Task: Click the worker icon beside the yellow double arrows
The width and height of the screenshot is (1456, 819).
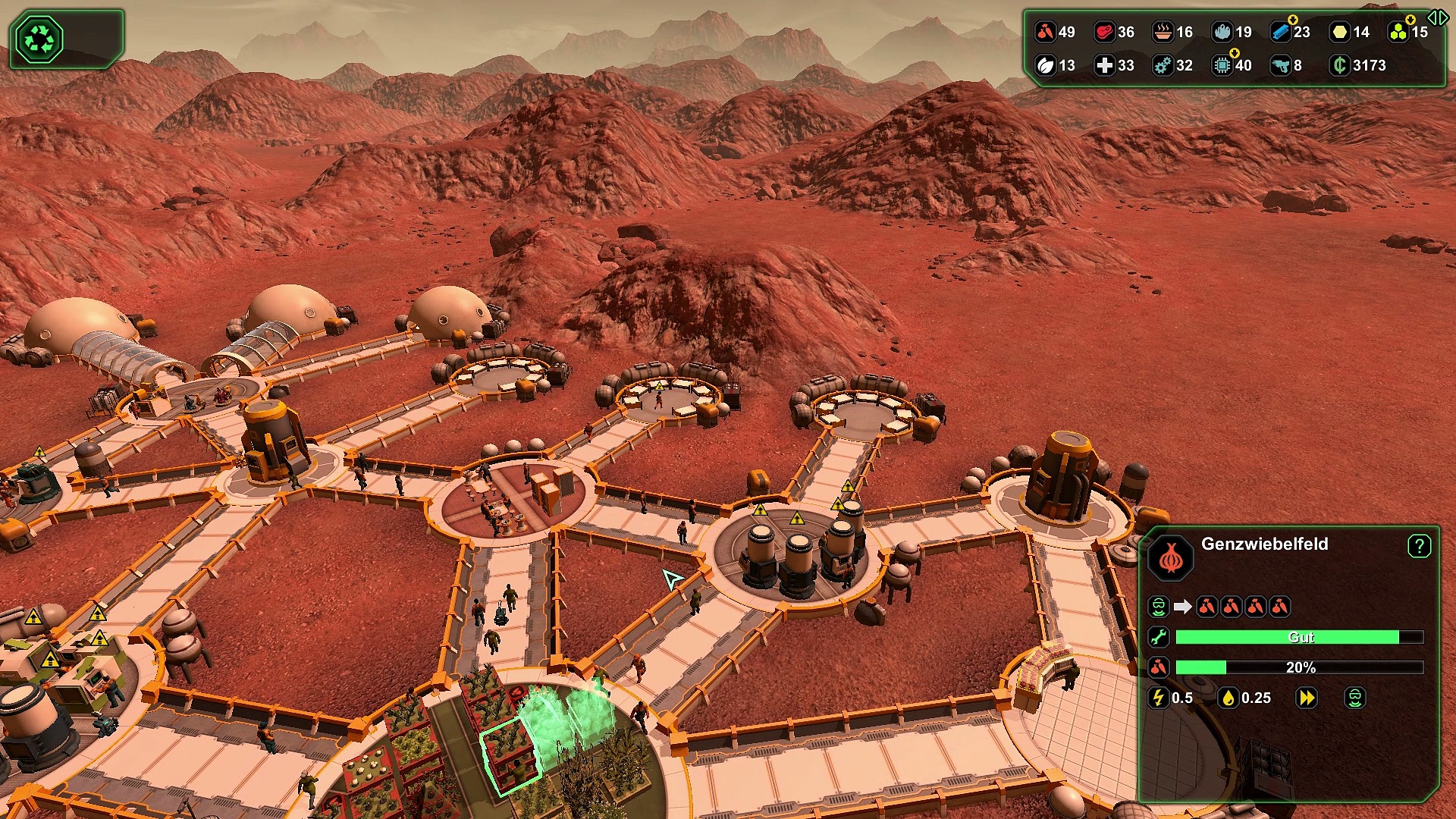Action: tap(1355, 698)
